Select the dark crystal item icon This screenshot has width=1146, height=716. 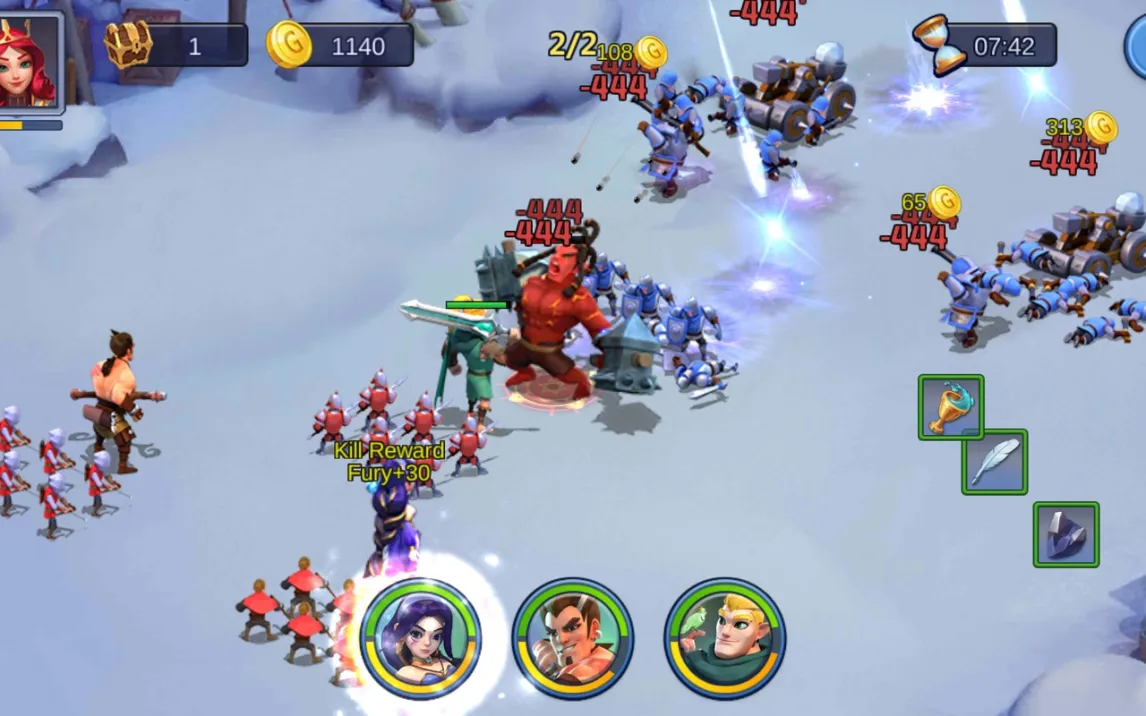point(1066,534)
